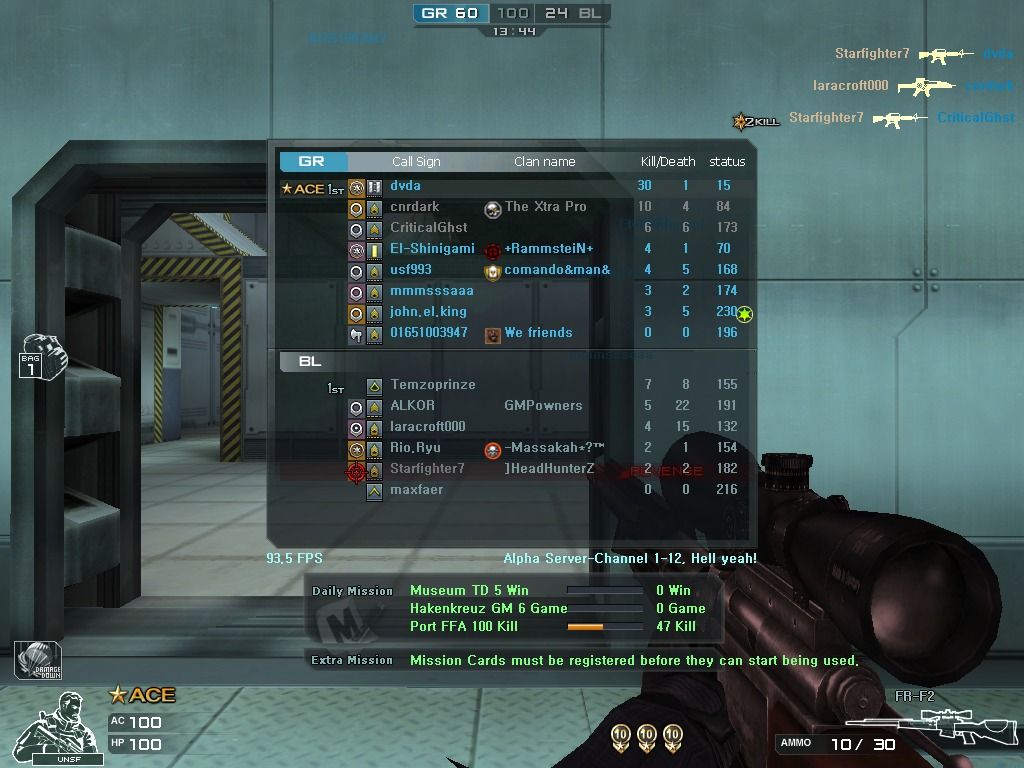Click ALKOR's scoreboard row
Image resolution: width=1024 pixels, height=768 pixels.
tap(412, 406)
